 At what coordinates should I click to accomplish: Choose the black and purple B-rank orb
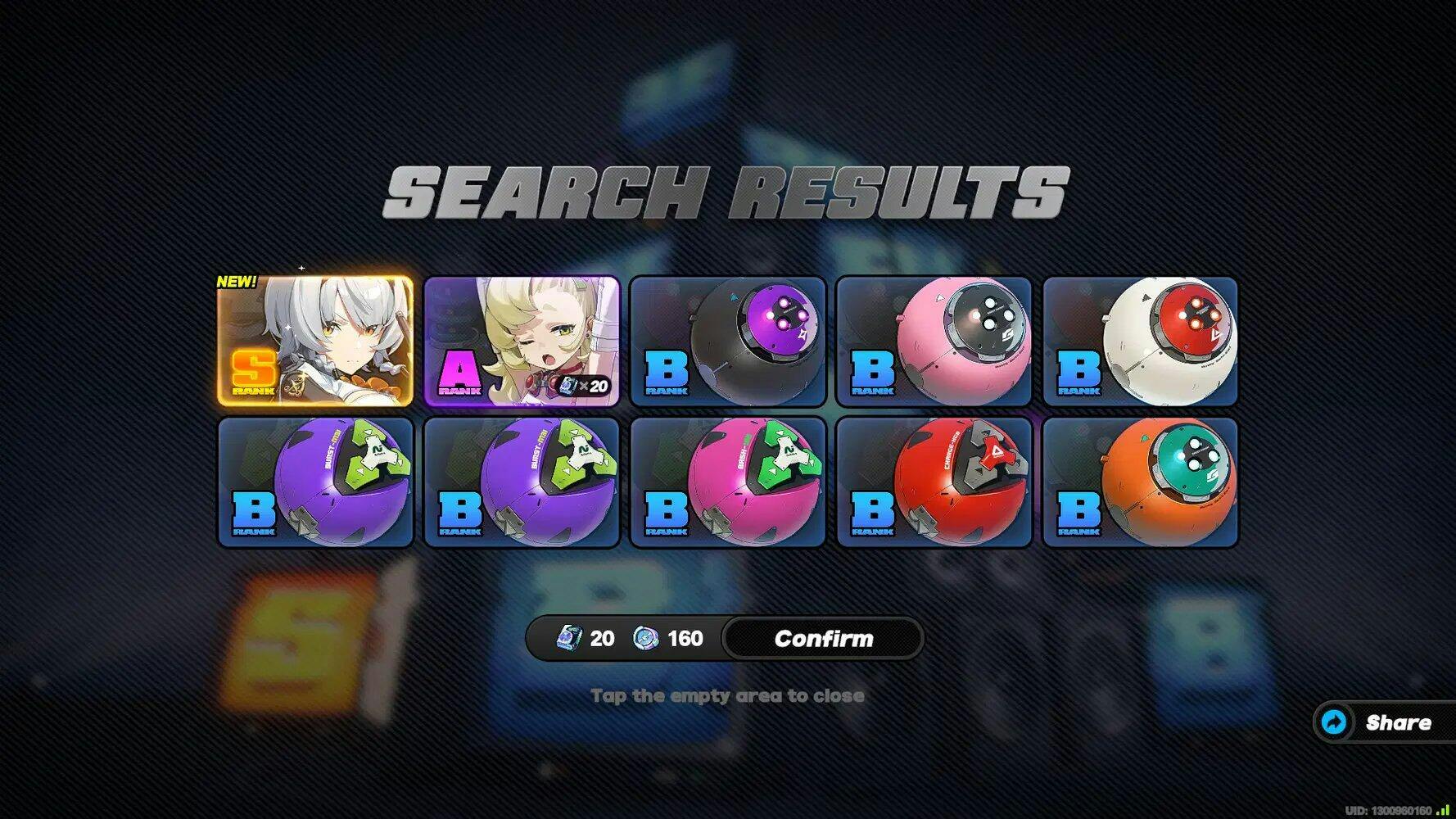(x=728, y=341)
